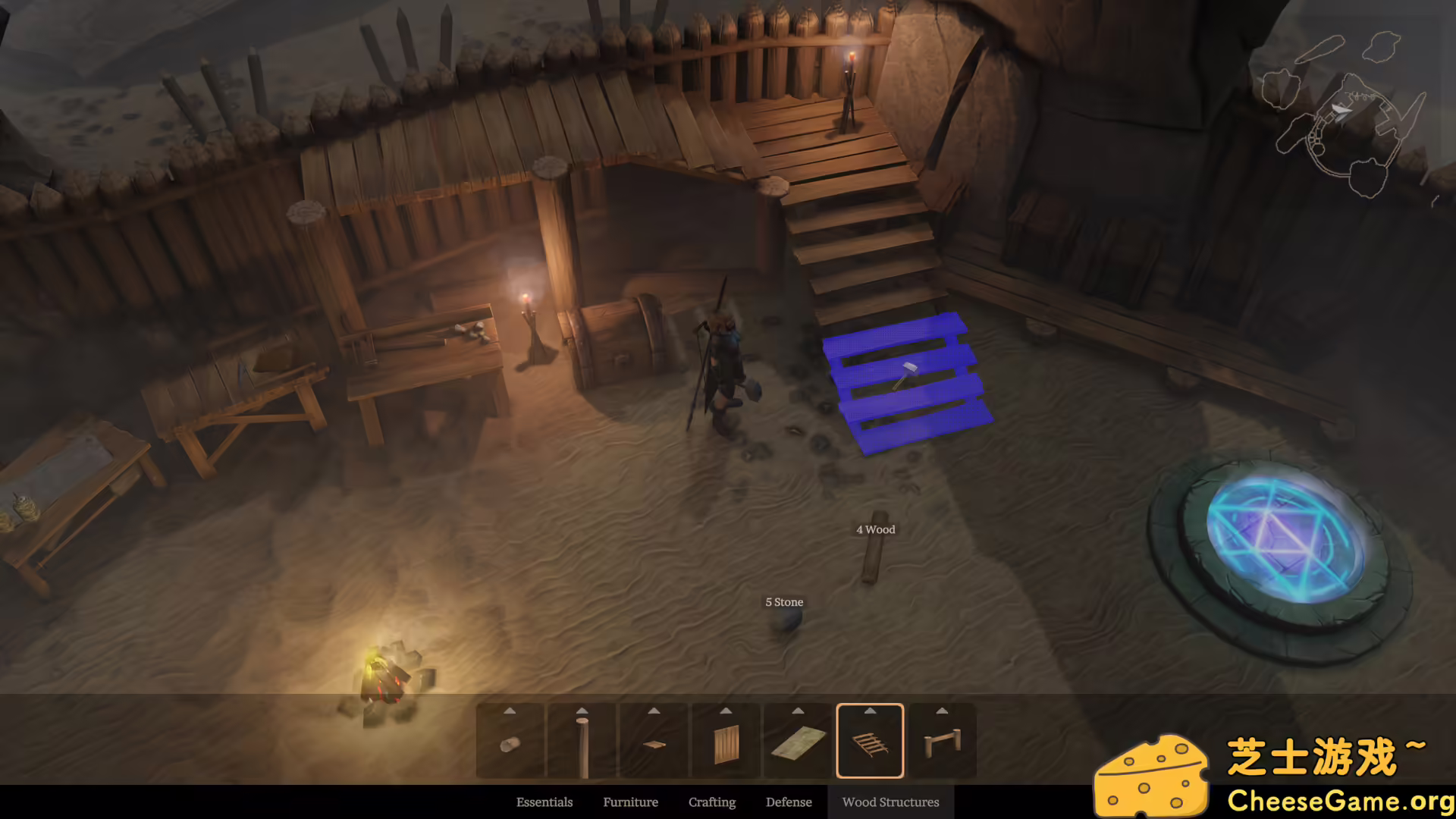Viewport: 1456px width, 819px height.
Task: Open the Crafting build category
Action: 712,802
